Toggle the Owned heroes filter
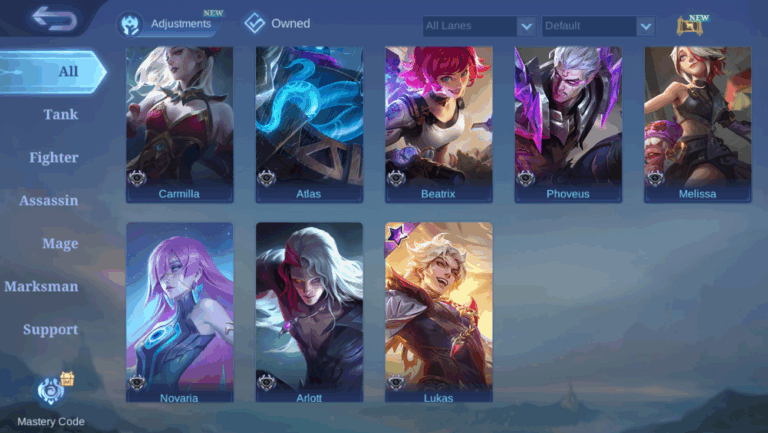768x433 pixels. click(x=278, y=23)
